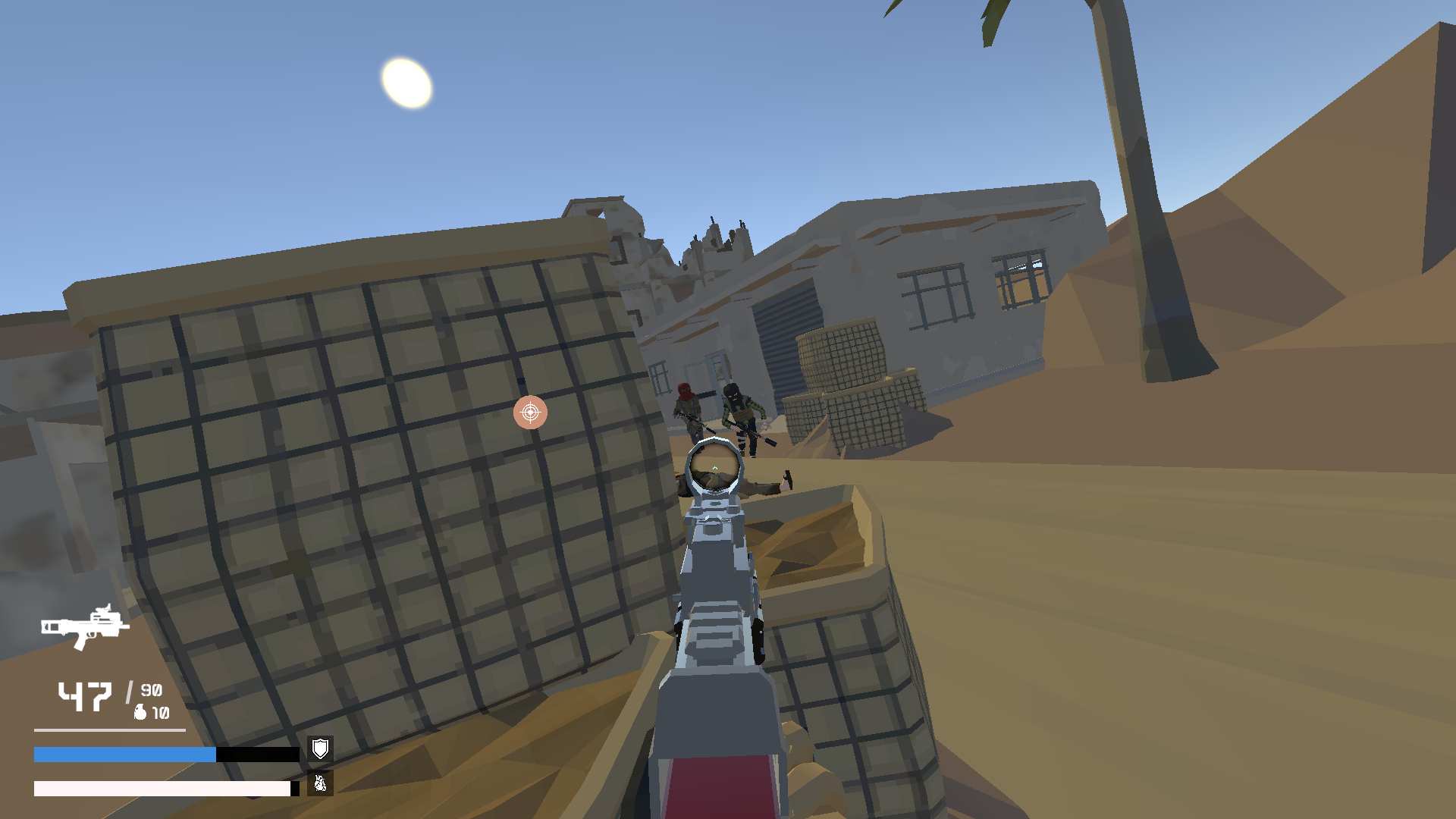
Task: Click the grenade icon next to count 10
Action: pos(140,713)
